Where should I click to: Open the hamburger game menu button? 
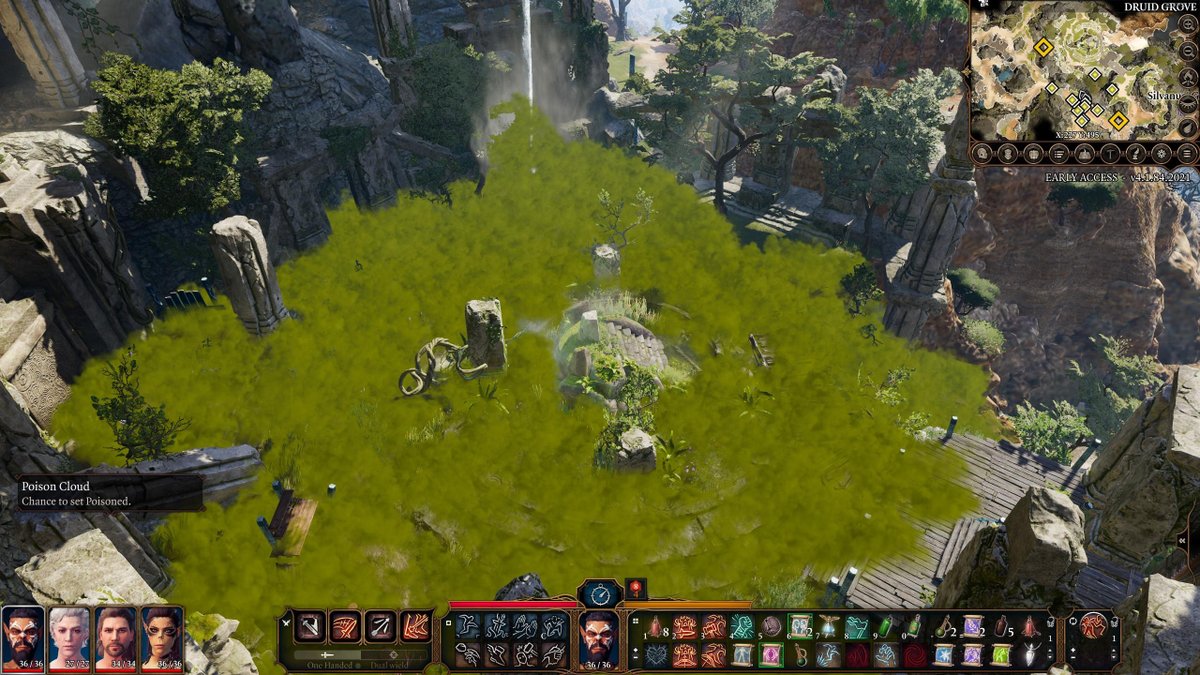click(1186, 153)
